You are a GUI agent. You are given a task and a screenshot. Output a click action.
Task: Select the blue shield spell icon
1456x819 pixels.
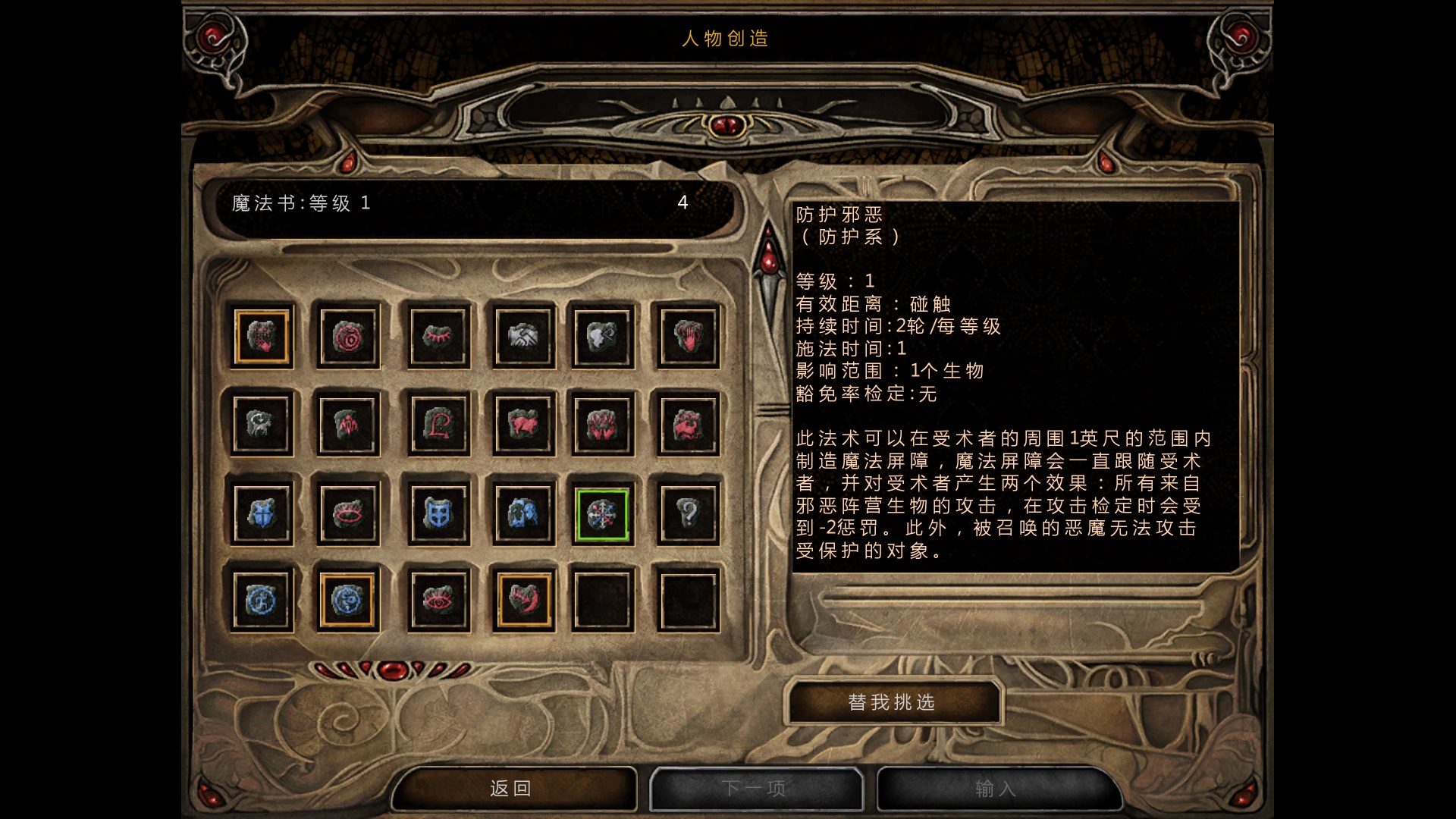pos(262,513)
